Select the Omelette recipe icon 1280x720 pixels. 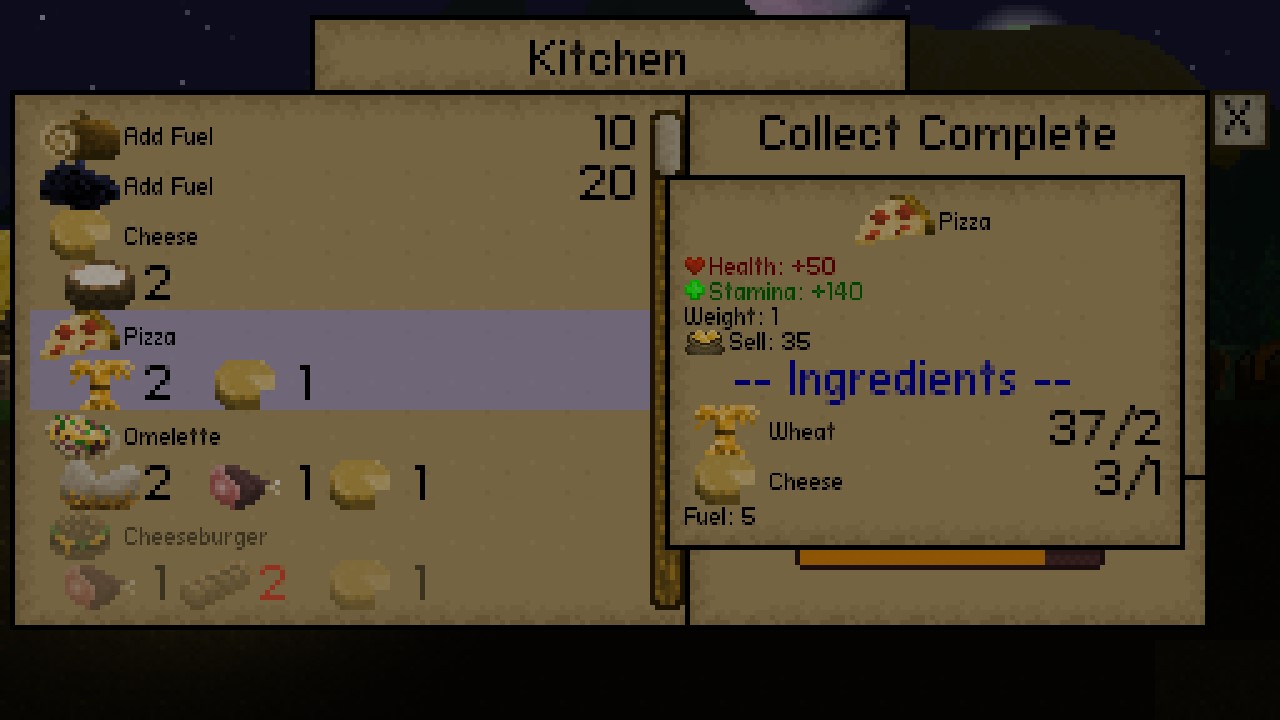click(80, 432)
